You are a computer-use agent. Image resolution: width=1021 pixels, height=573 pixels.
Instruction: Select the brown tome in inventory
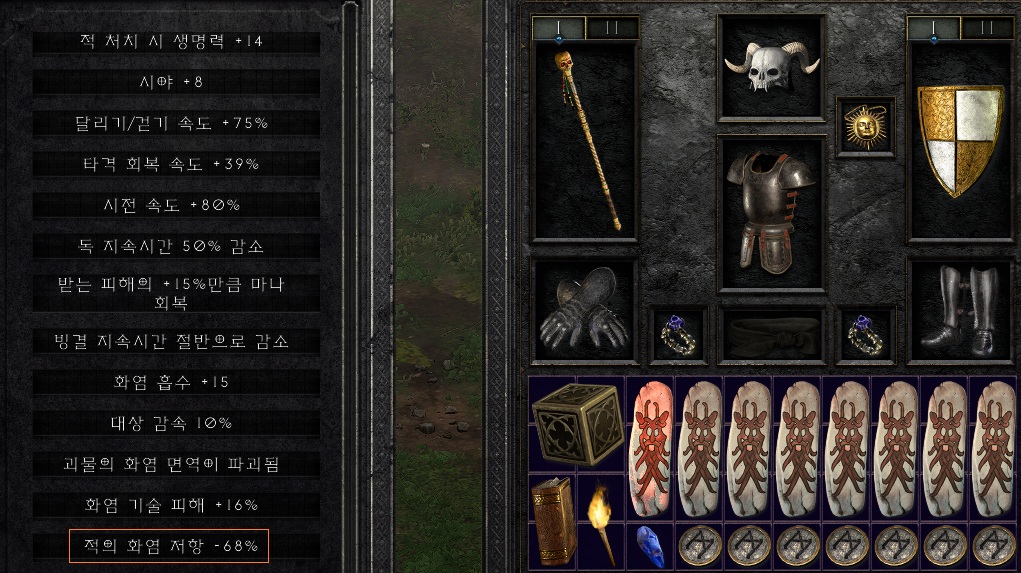553,520
